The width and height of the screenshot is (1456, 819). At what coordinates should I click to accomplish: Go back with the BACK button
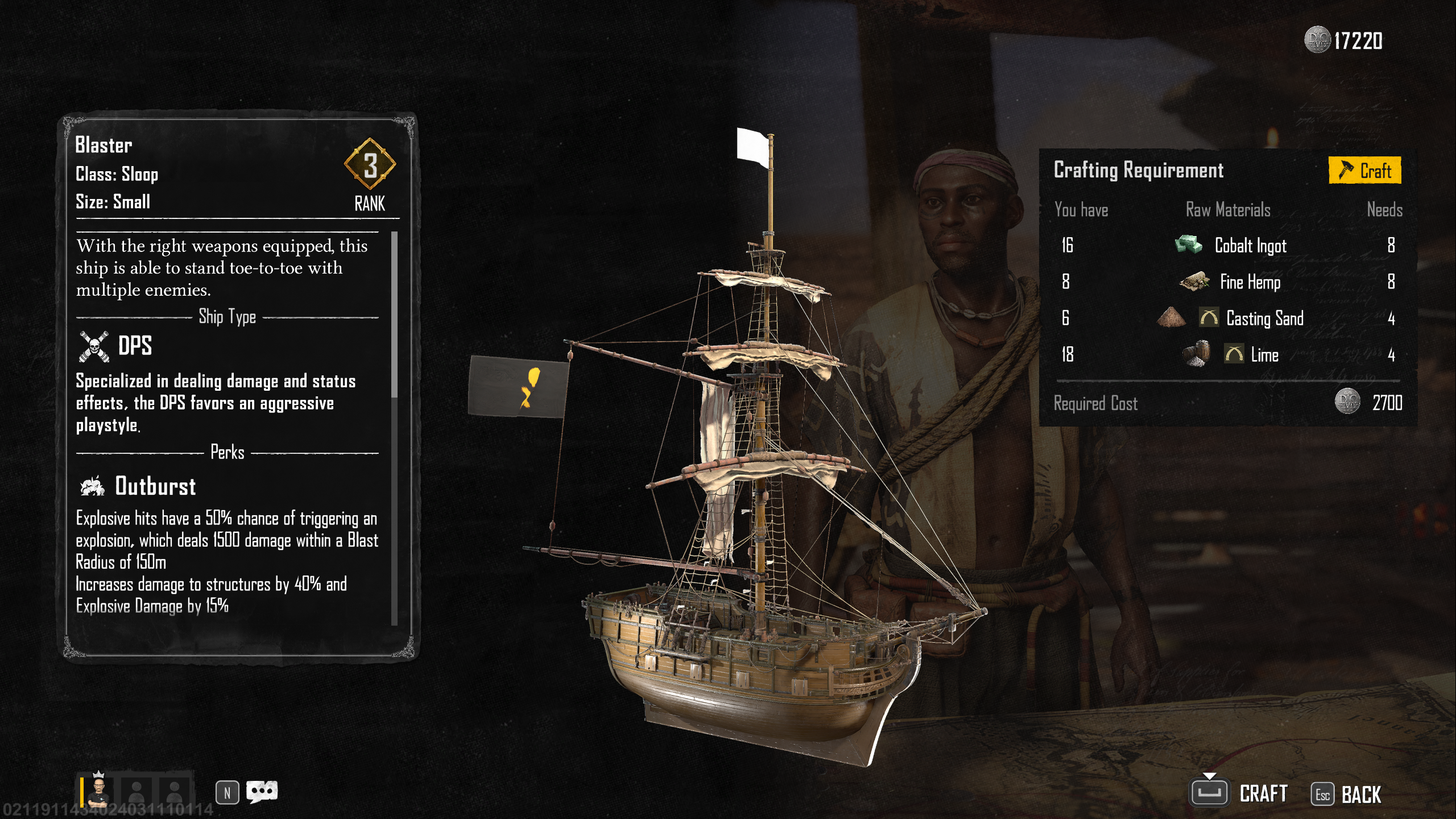coord(1347,795)
